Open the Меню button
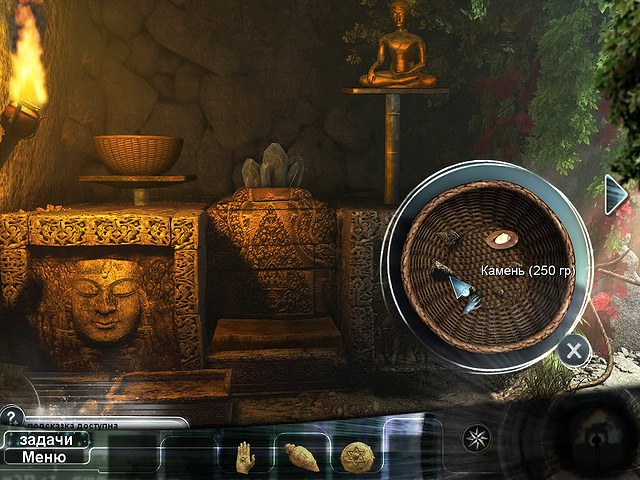The image size is (640, 480). coord(46,457)
